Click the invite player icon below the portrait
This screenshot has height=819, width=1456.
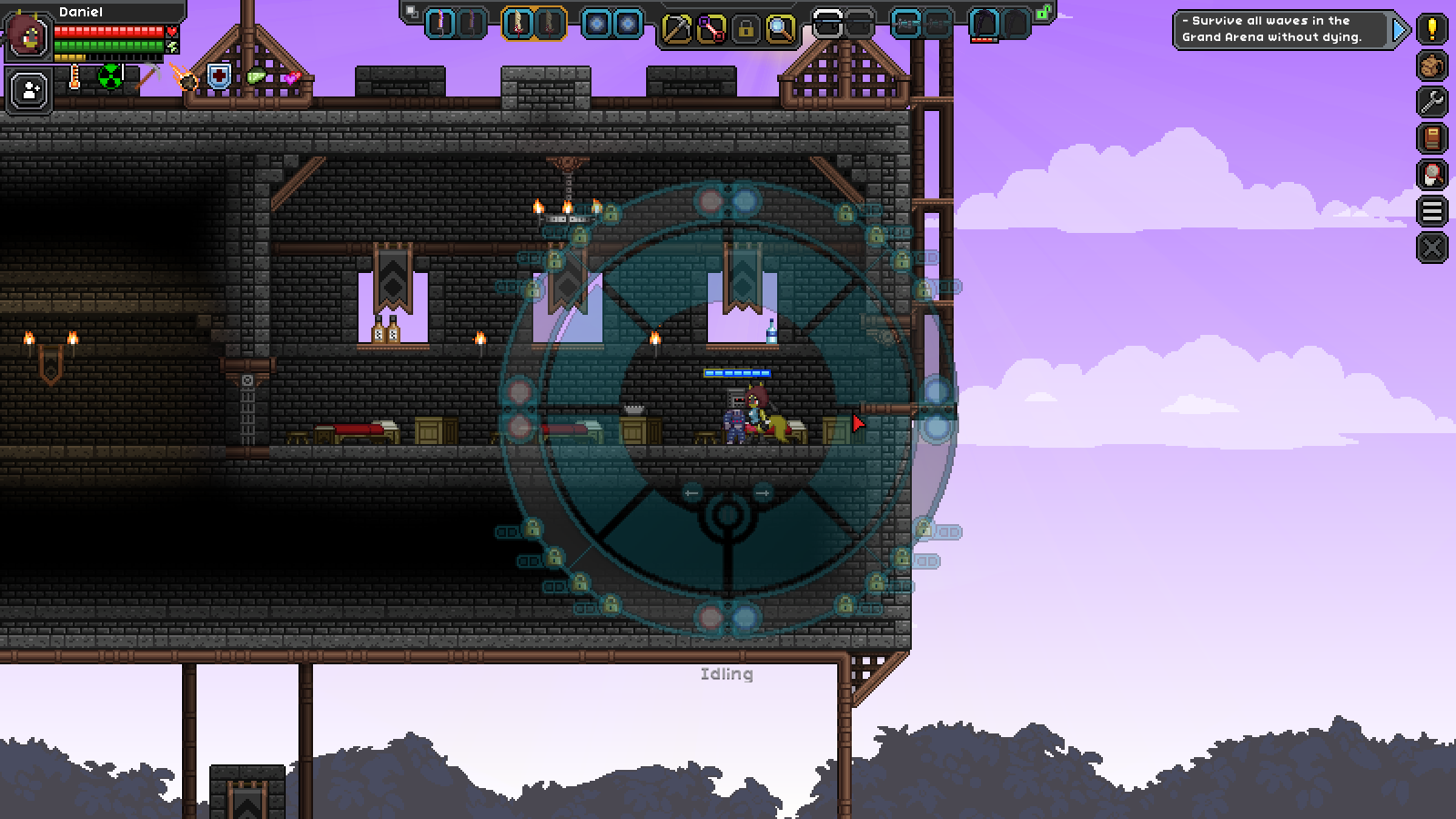pos(27,88)
